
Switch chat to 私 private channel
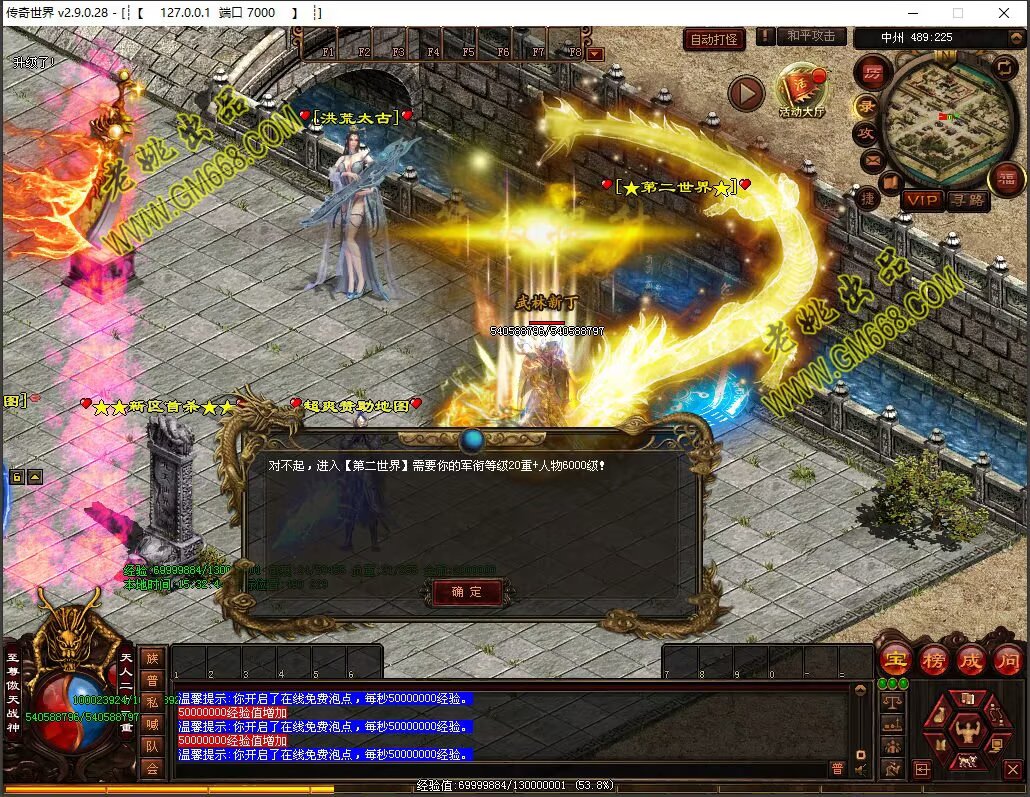point(152,701)
